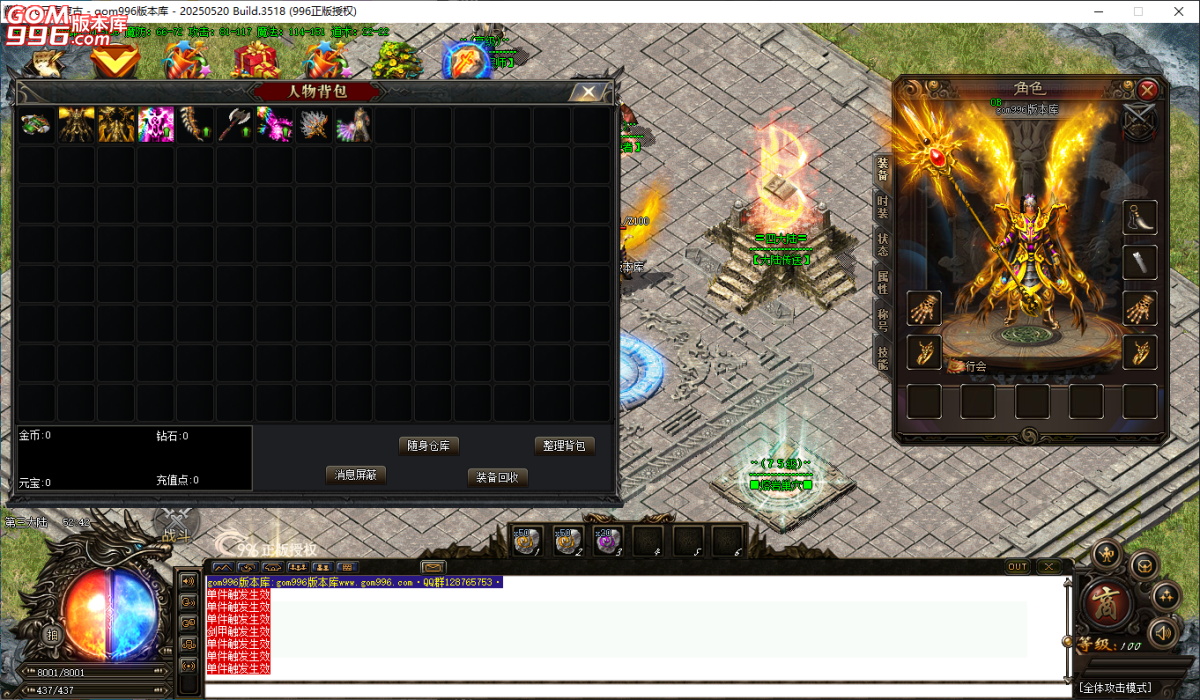Select the feathered fan character item in bag
Screen dimensions: 1200x700
click(354, 125)
